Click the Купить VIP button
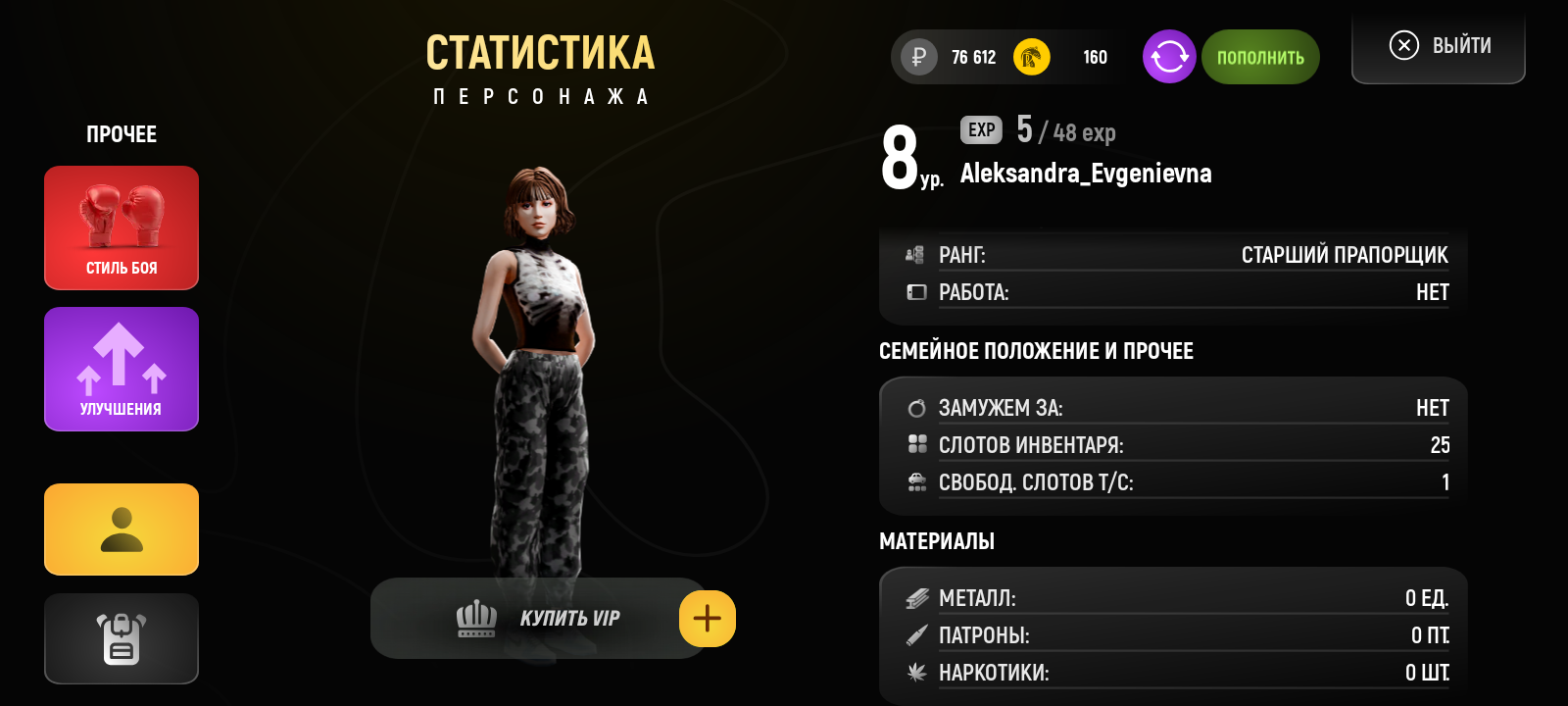 tap(537, 619)
